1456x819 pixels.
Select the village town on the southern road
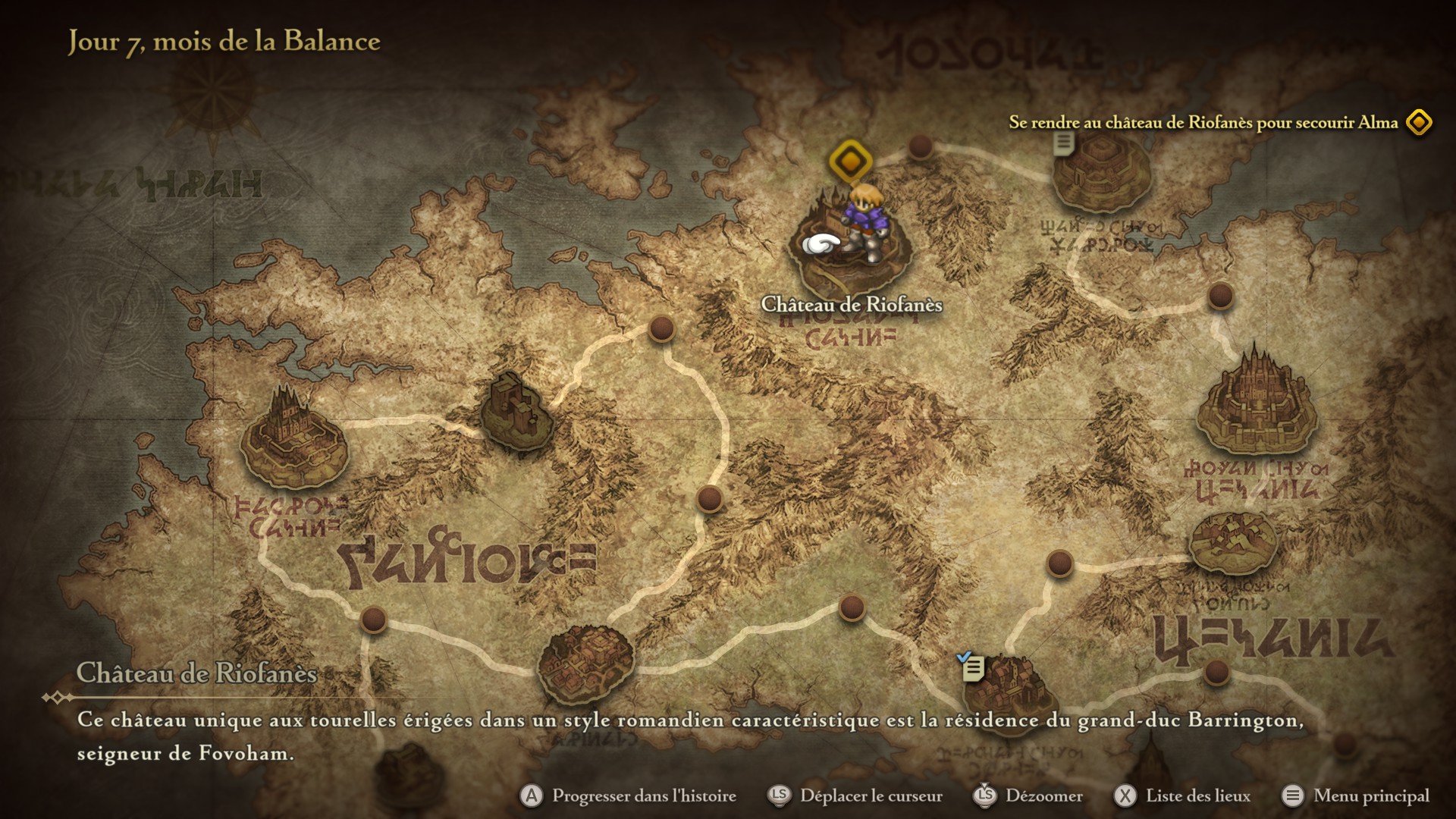(x=585, y=664)
